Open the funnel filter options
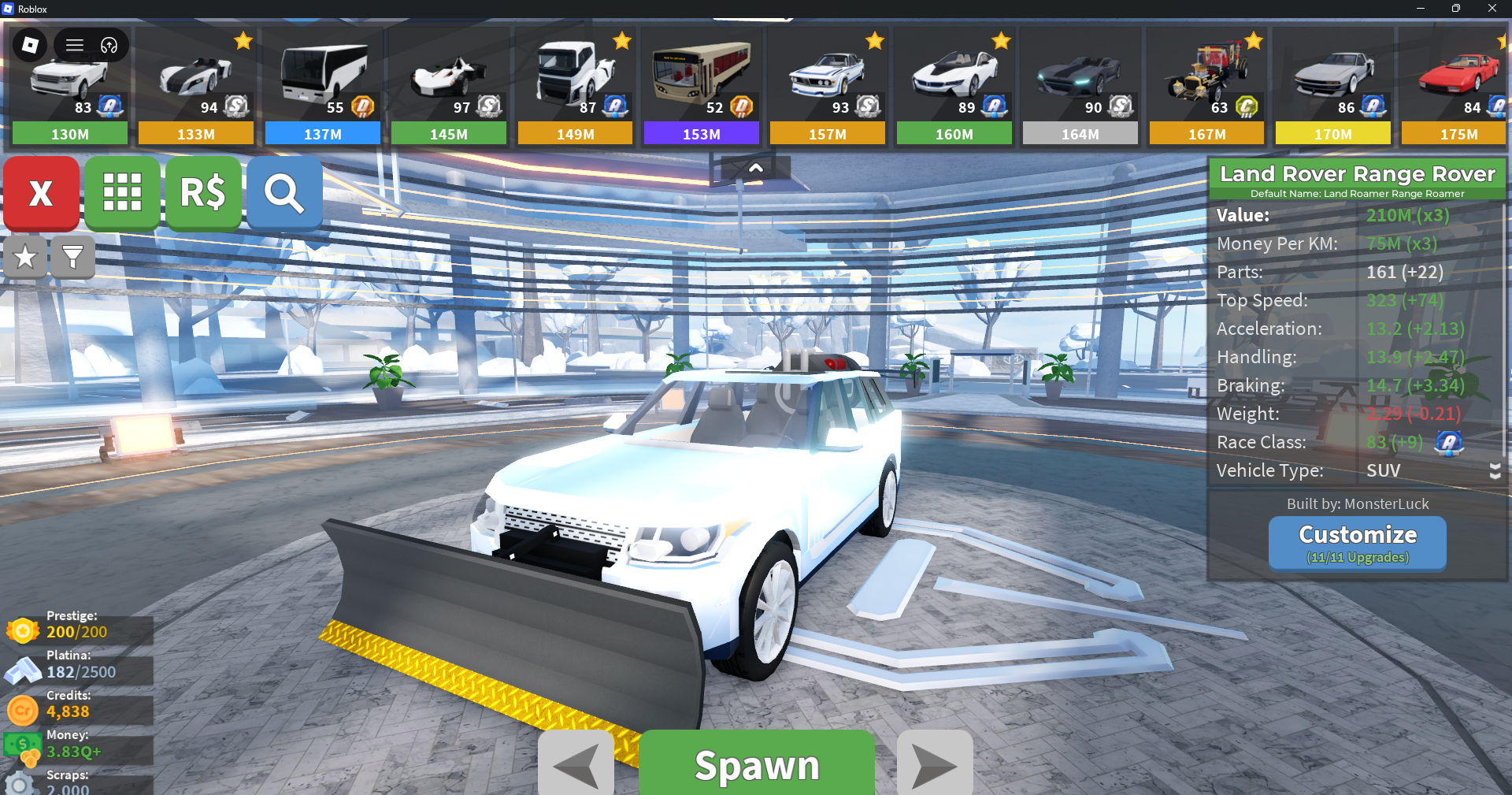The height and width of the screenshot is (795, 1512). [72, 257]
